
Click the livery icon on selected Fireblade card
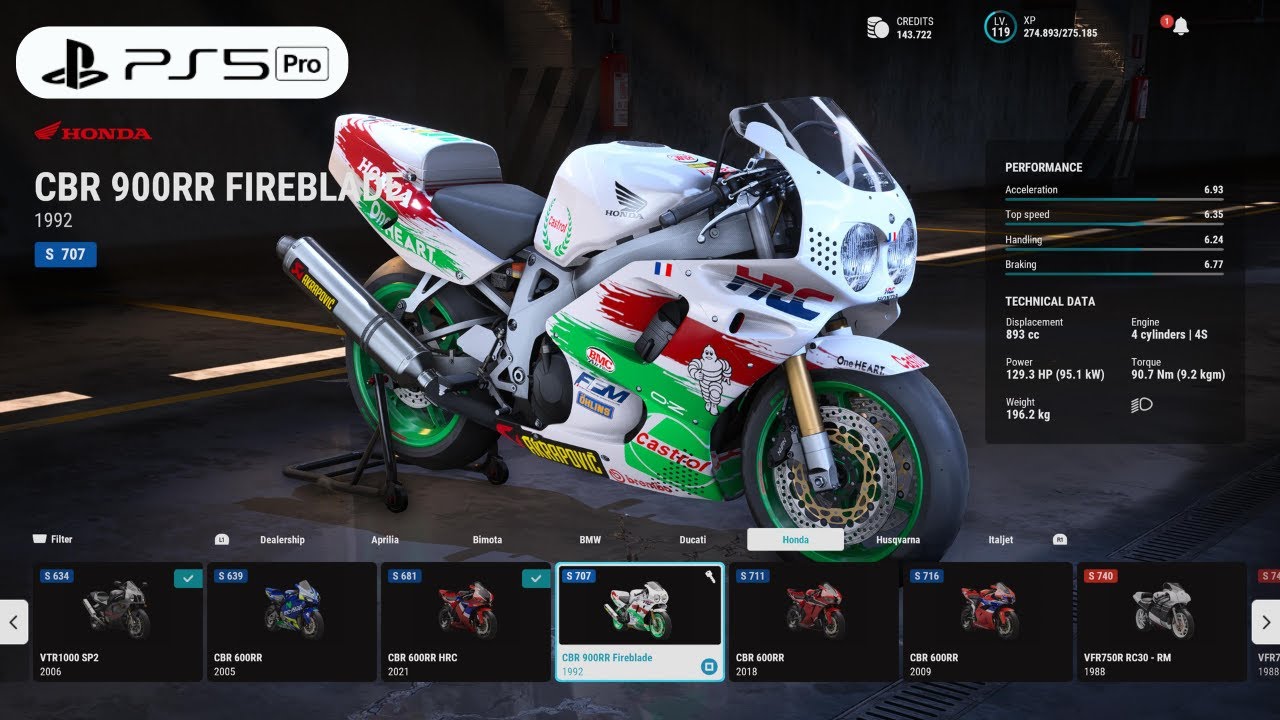[708, 666]
